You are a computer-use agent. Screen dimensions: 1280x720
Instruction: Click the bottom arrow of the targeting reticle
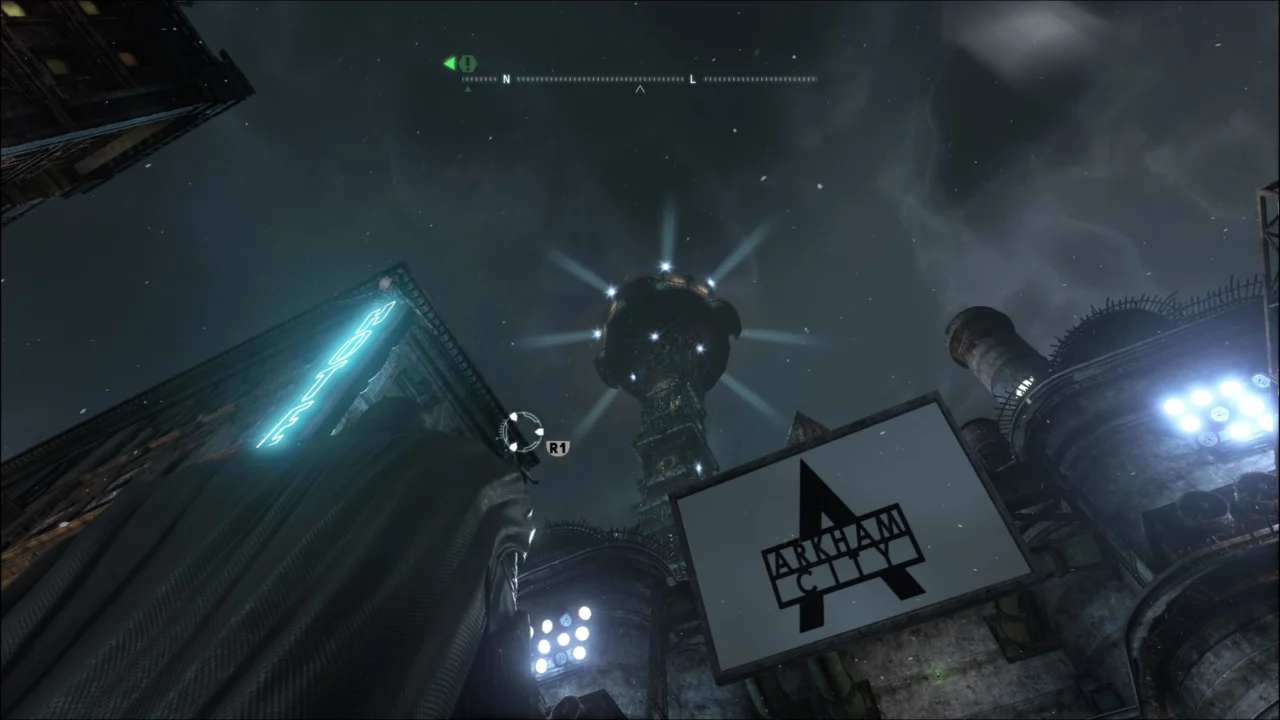point(514,447)
